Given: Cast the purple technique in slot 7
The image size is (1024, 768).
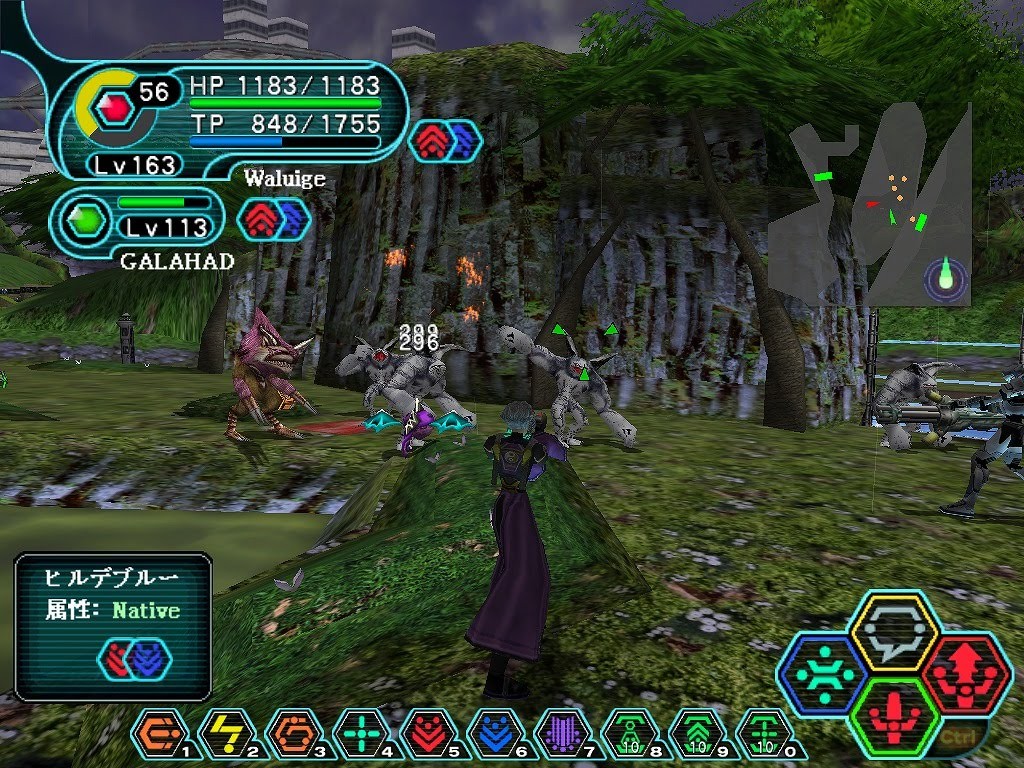Looking at the screenshot, I should 561,733.
